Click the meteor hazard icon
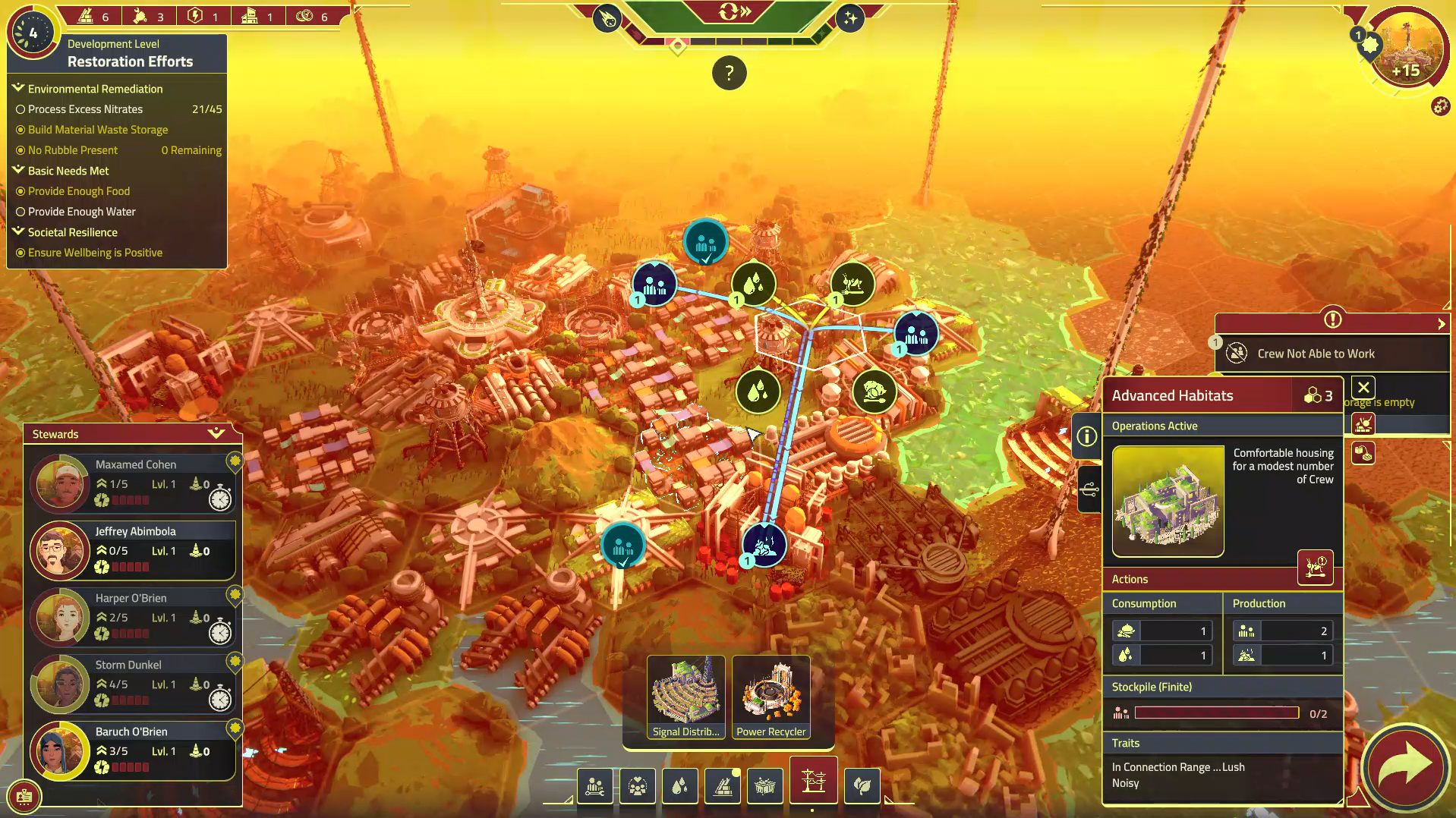 coord(607,18)
